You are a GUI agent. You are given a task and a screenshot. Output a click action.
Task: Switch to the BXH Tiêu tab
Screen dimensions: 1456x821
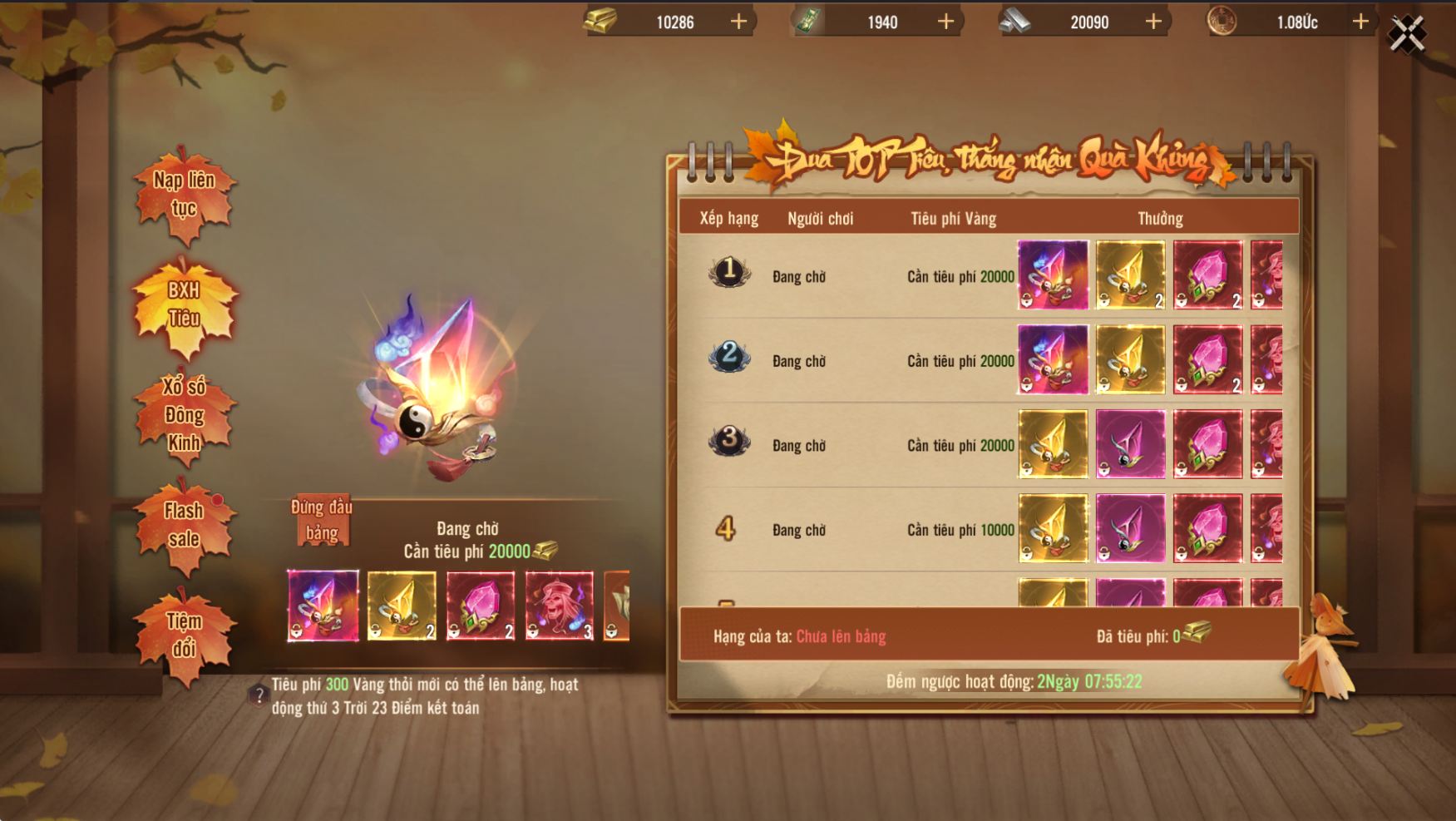click(x=184, y=304)
